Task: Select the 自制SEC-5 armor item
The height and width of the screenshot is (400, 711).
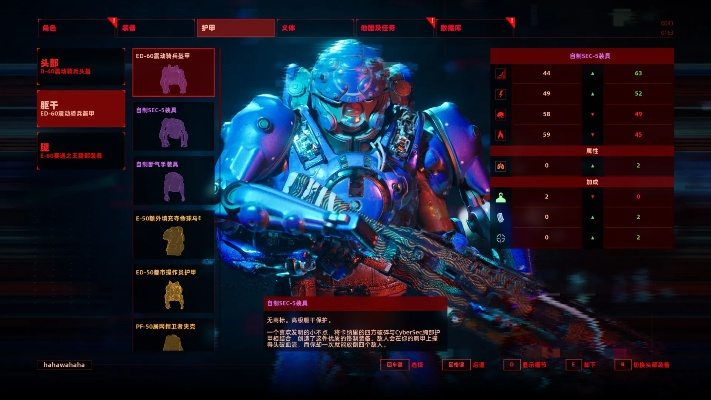Action: pyautogui.click(x=174, y=125)
